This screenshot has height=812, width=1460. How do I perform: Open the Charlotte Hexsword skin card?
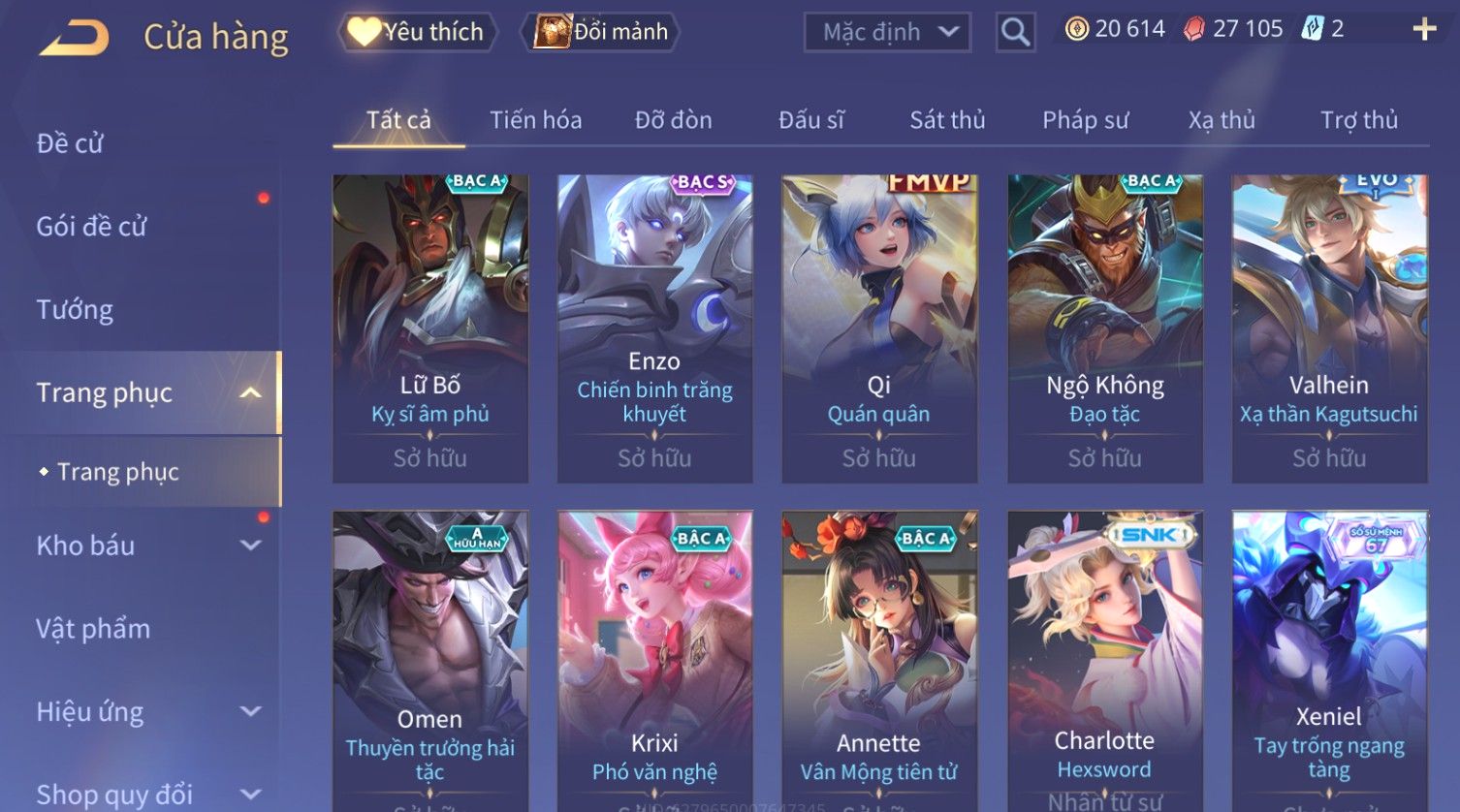[x=1104, y=659]
